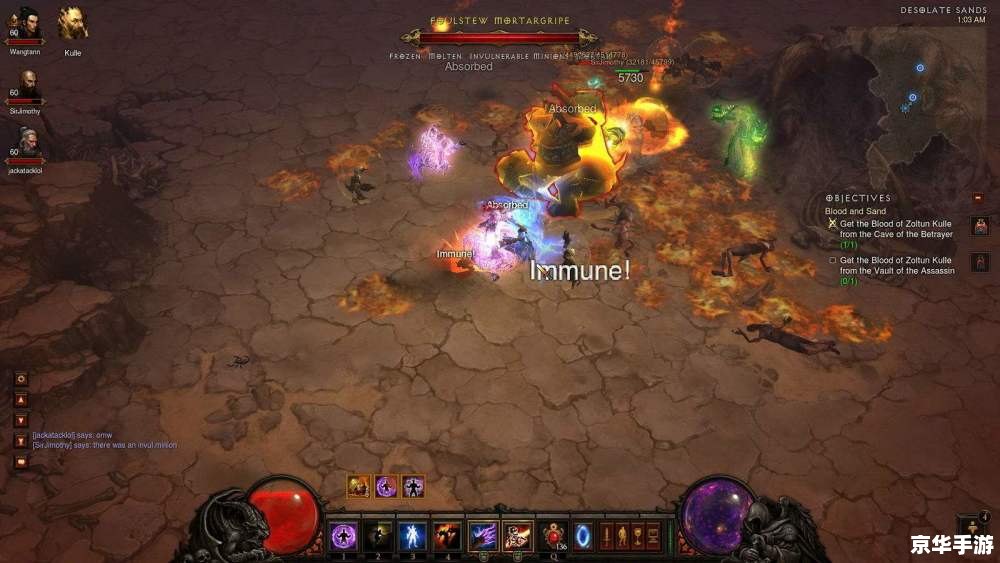Viewport: 1000px width, 563px height.
Task: Select the purple claw primary attack skill
Action: (x=483, y=536)
